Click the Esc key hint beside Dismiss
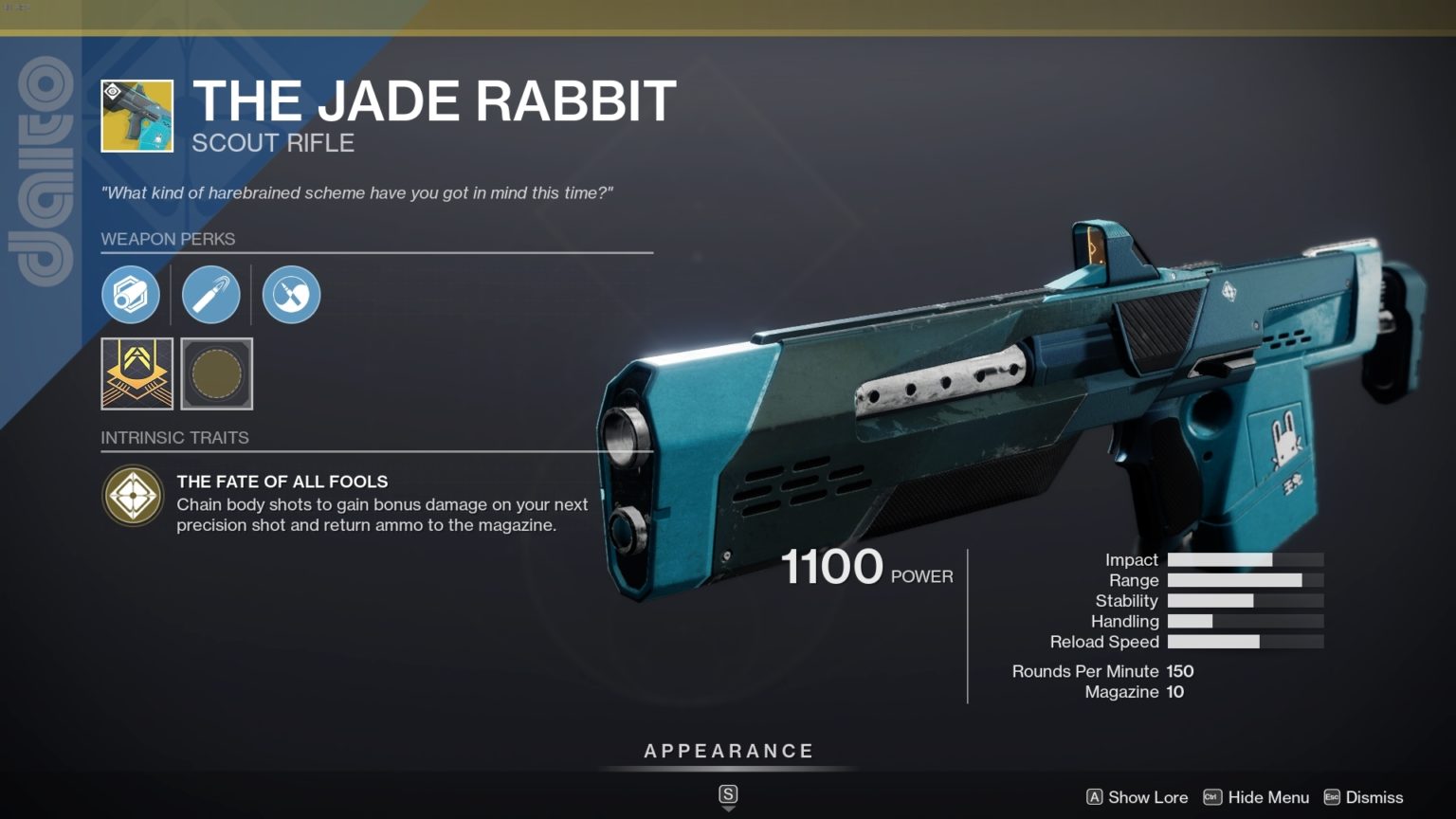 1333,797
